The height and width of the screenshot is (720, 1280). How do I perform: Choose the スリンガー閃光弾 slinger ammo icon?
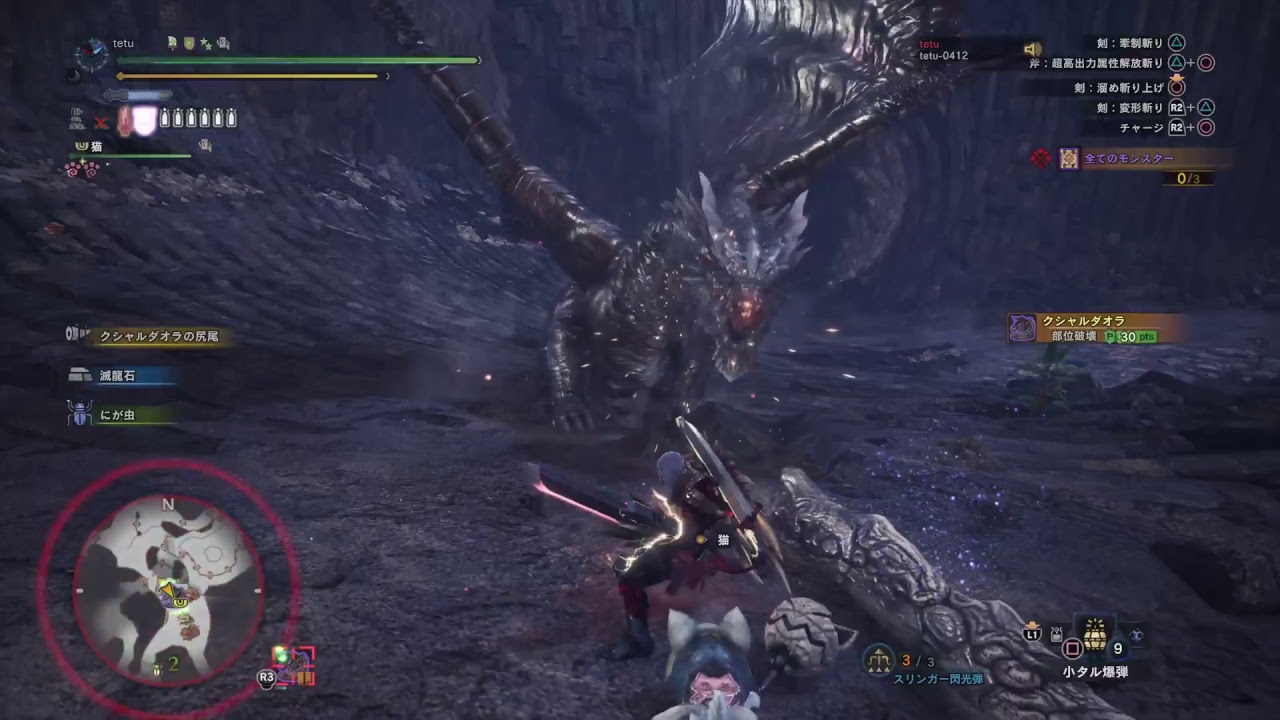[x=880, y=659]
